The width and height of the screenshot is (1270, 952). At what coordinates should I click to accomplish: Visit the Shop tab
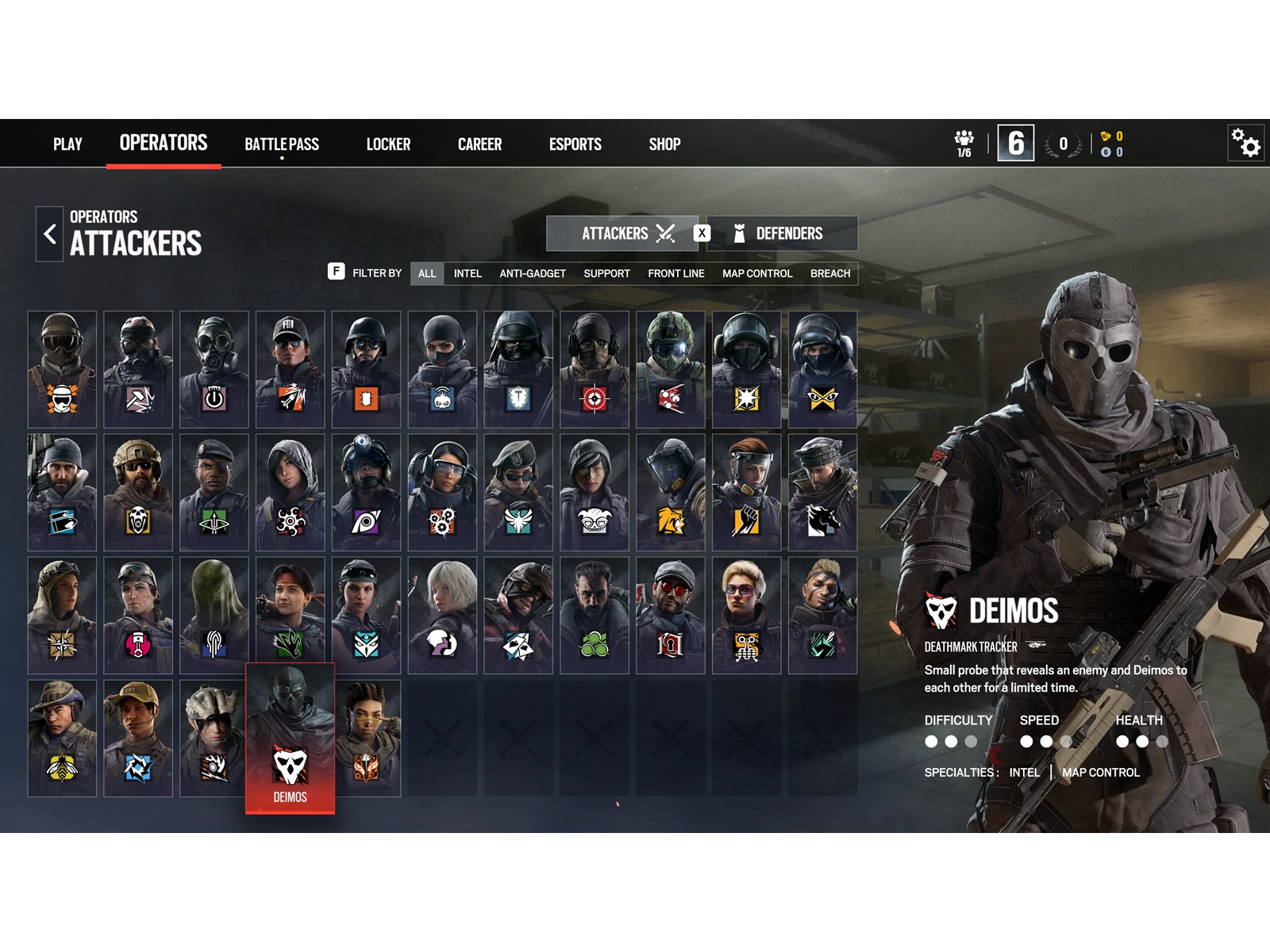point(664,144)
